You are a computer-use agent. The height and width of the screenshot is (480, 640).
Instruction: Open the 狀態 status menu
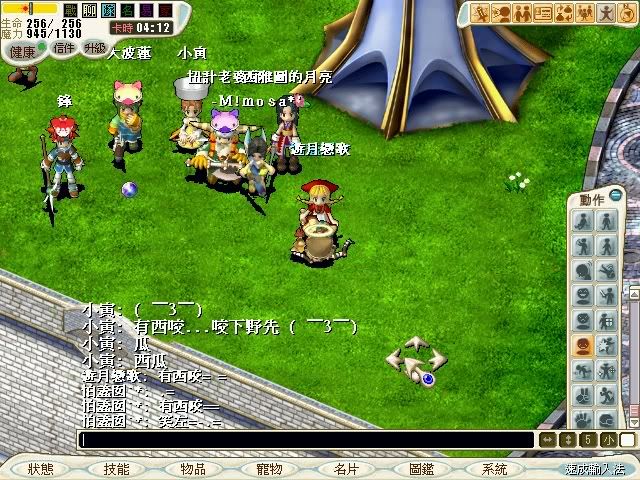(x=40, y=469)
